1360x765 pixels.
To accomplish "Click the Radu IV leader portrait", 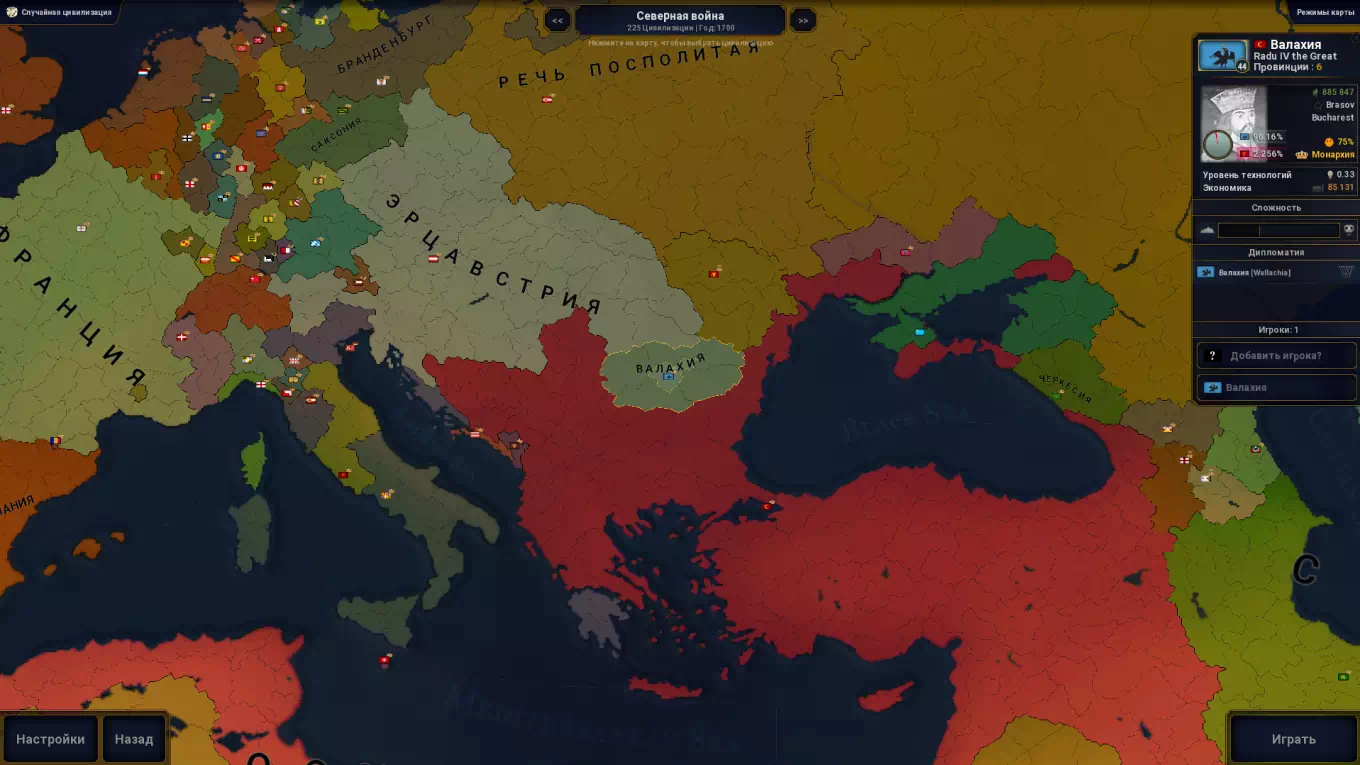I will (1233, 122).
